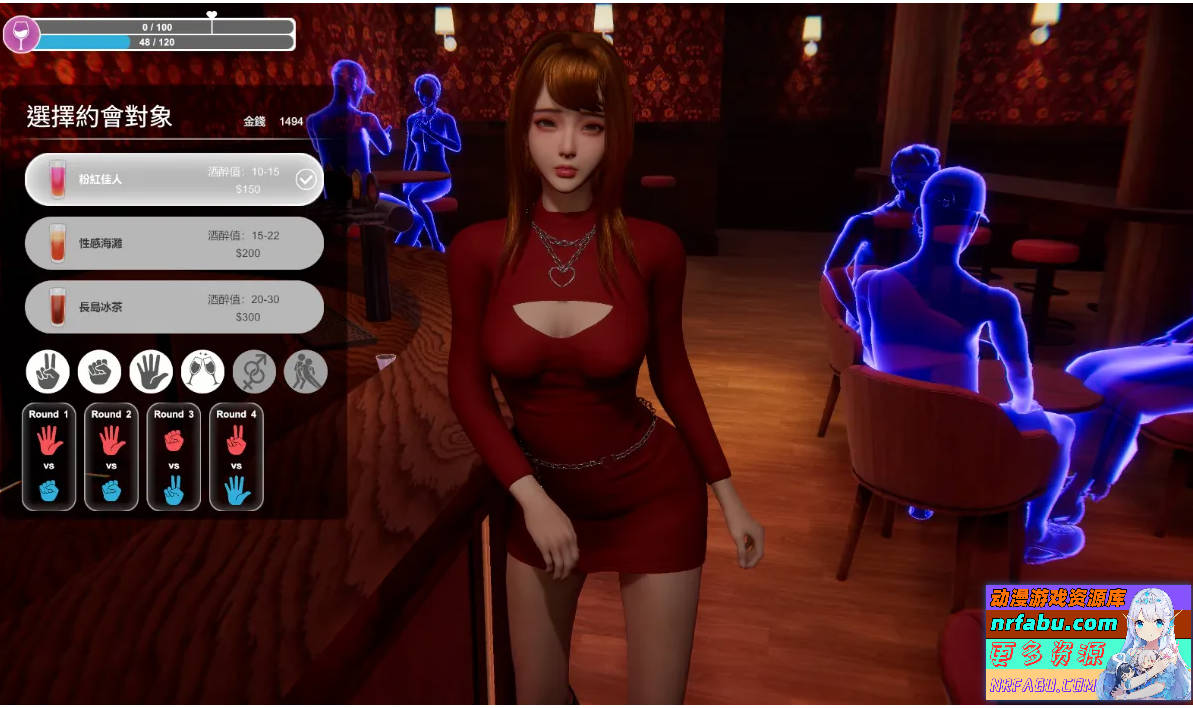Viewport: 1193px width, 708px height.
Task: Choose the 性感海灘 drink for $200
Action: [174, 243]
